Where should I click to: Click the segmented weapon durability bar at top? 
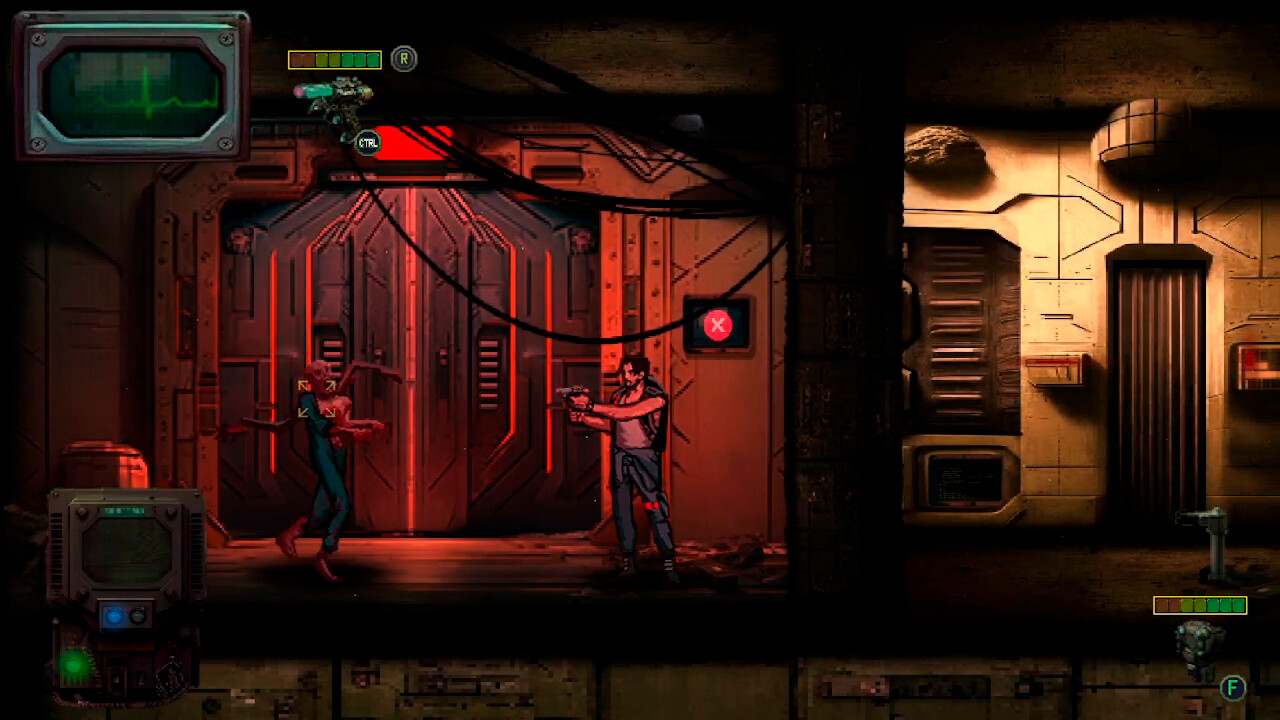coord(335,59)
